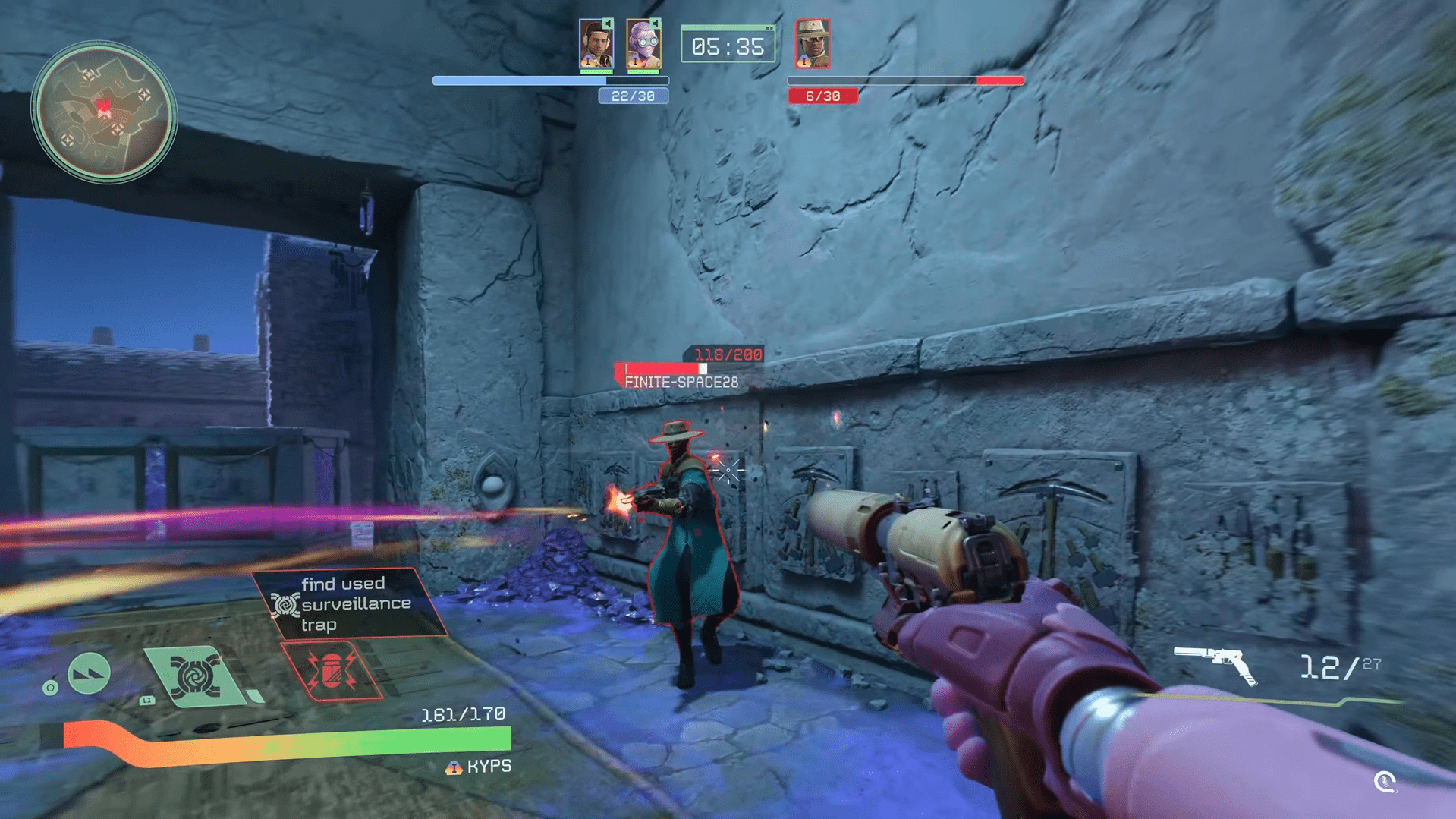Activate the red canister ability icon
The width and height of the screenshot is (1456, 819).
click(x=332, y=669)
